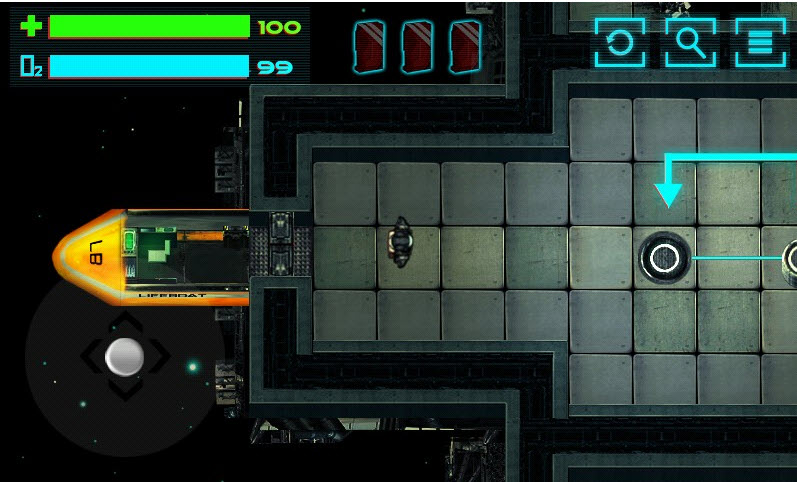Click the restart level button
The height and width of the screenshot is (482, 797).
click(x=620, y=43)
